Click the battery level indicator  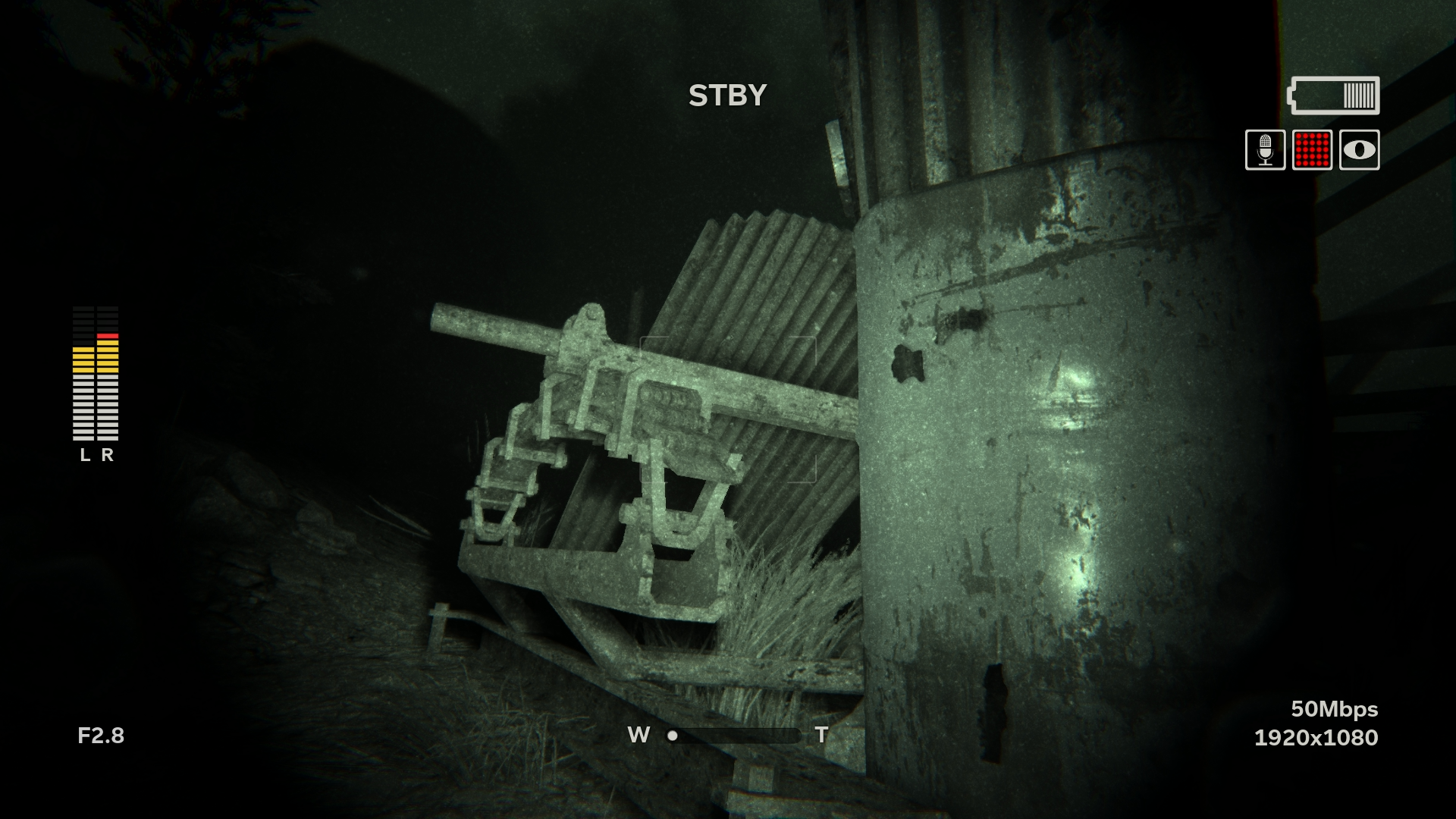click(x=1334, y=94)
